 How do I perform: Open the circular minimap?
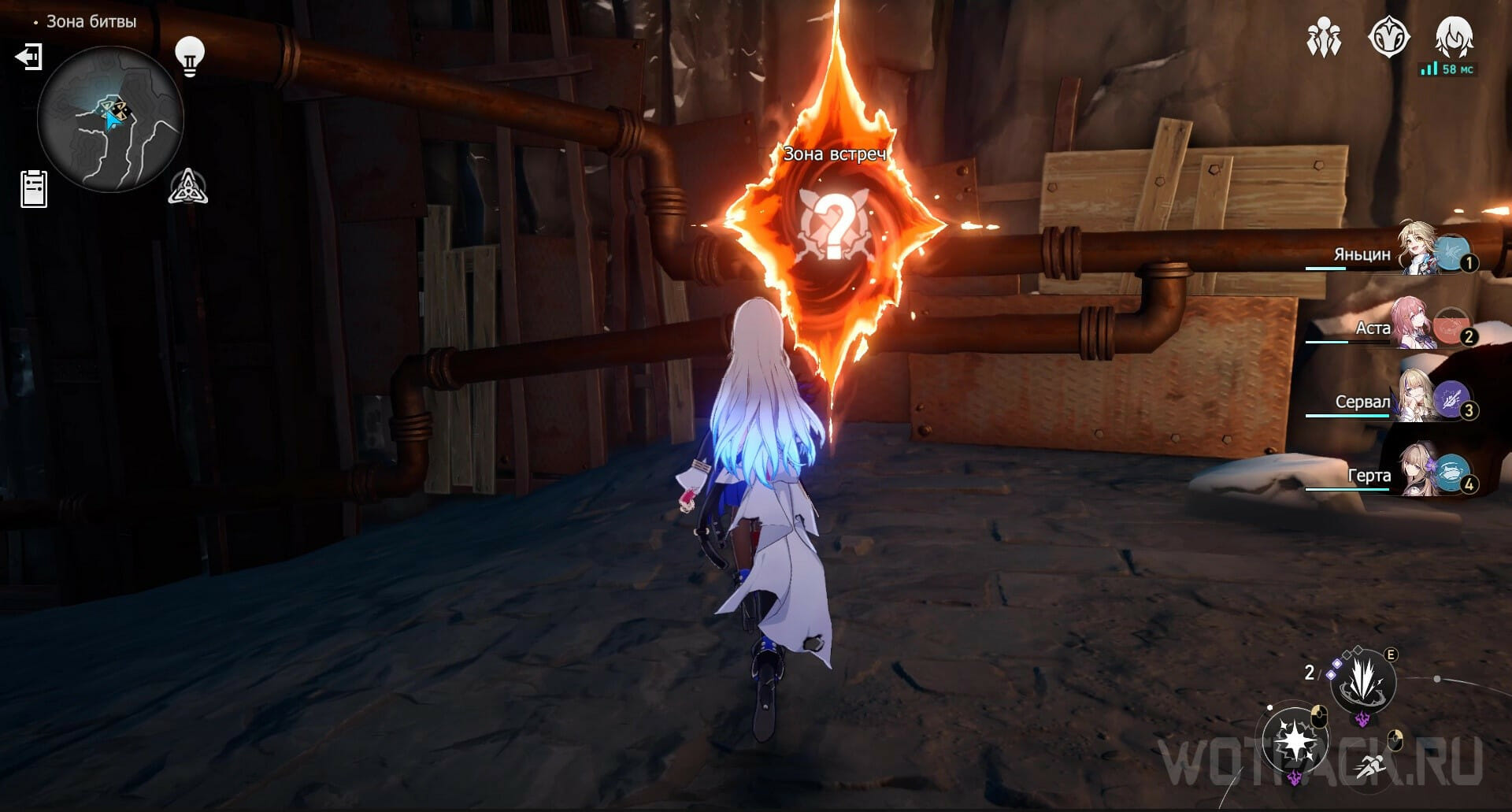[110, 119]
